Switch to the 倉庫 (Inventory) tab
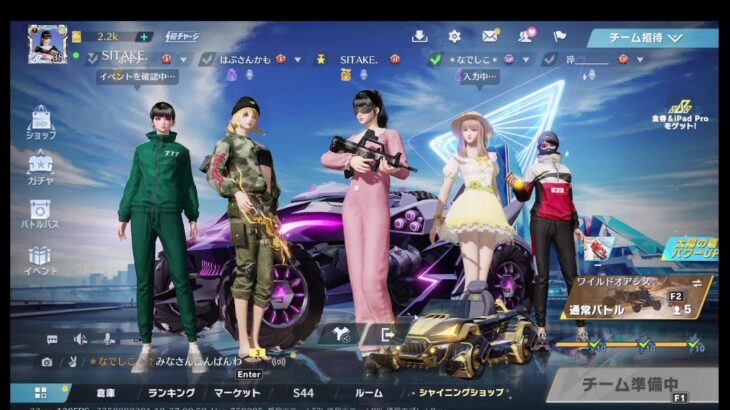 tap(106, 393)
